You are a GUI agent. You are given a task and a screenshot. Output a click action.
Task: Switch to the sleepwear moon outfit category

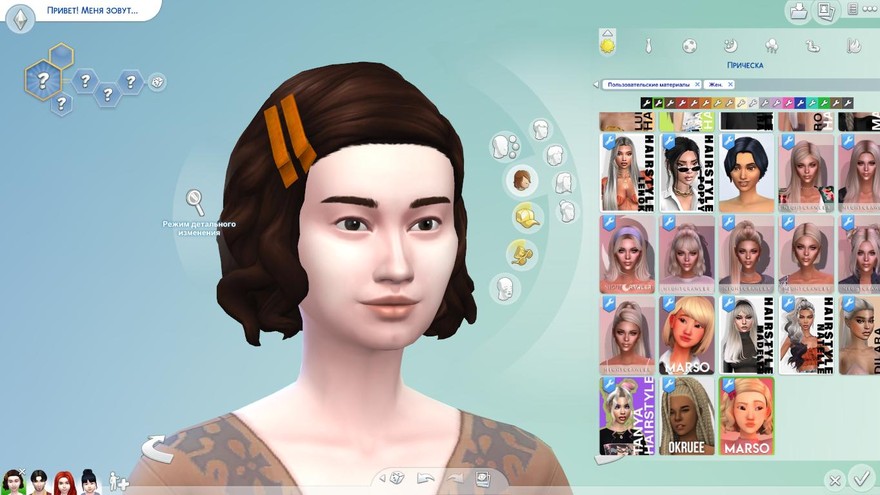tap(730, 46)
